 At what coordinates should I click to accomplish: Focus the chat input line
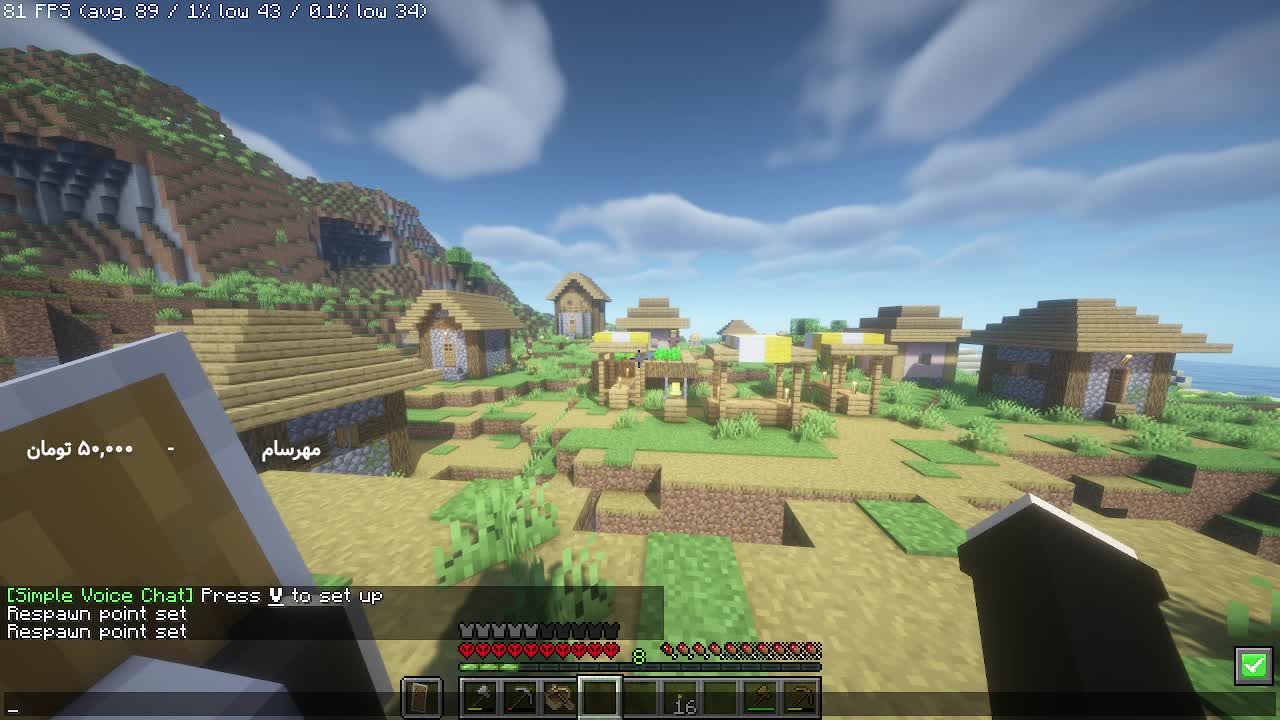[x=200, y=708]
